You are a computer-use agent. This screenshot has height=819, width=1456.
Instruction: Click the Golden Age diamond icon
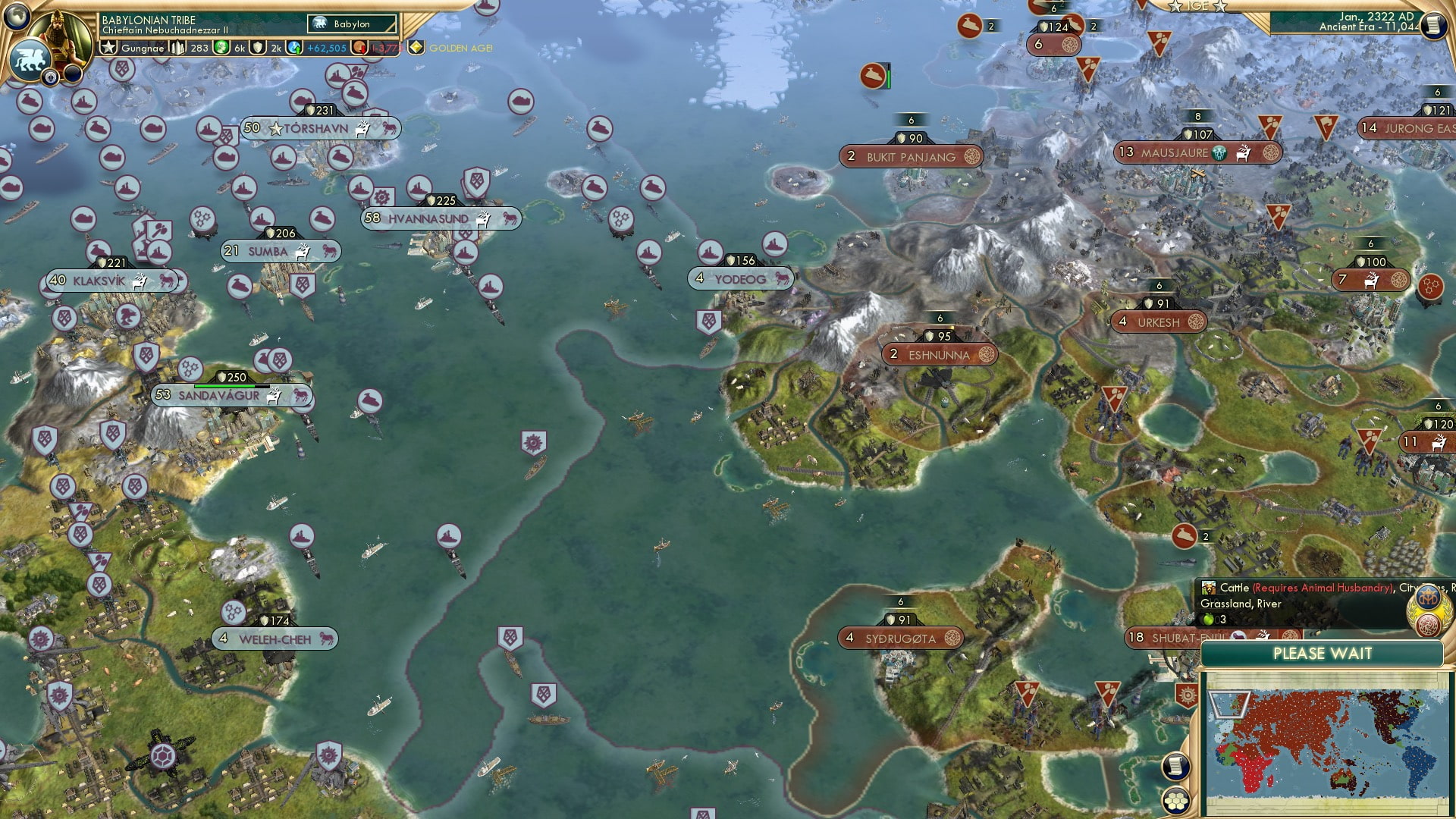click(417, 47)
